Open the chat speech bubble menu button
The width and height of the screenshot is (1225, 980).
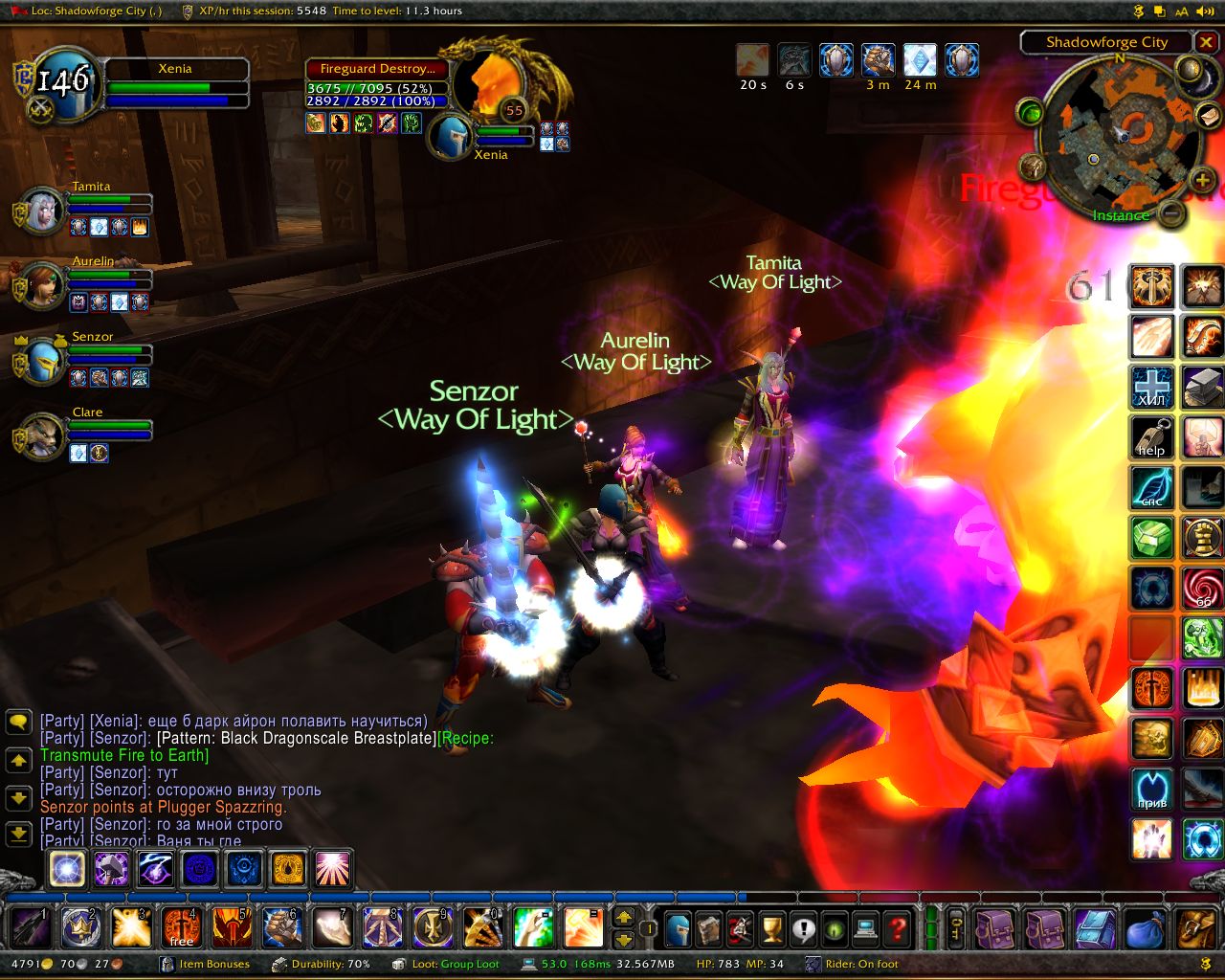point(19,722)
